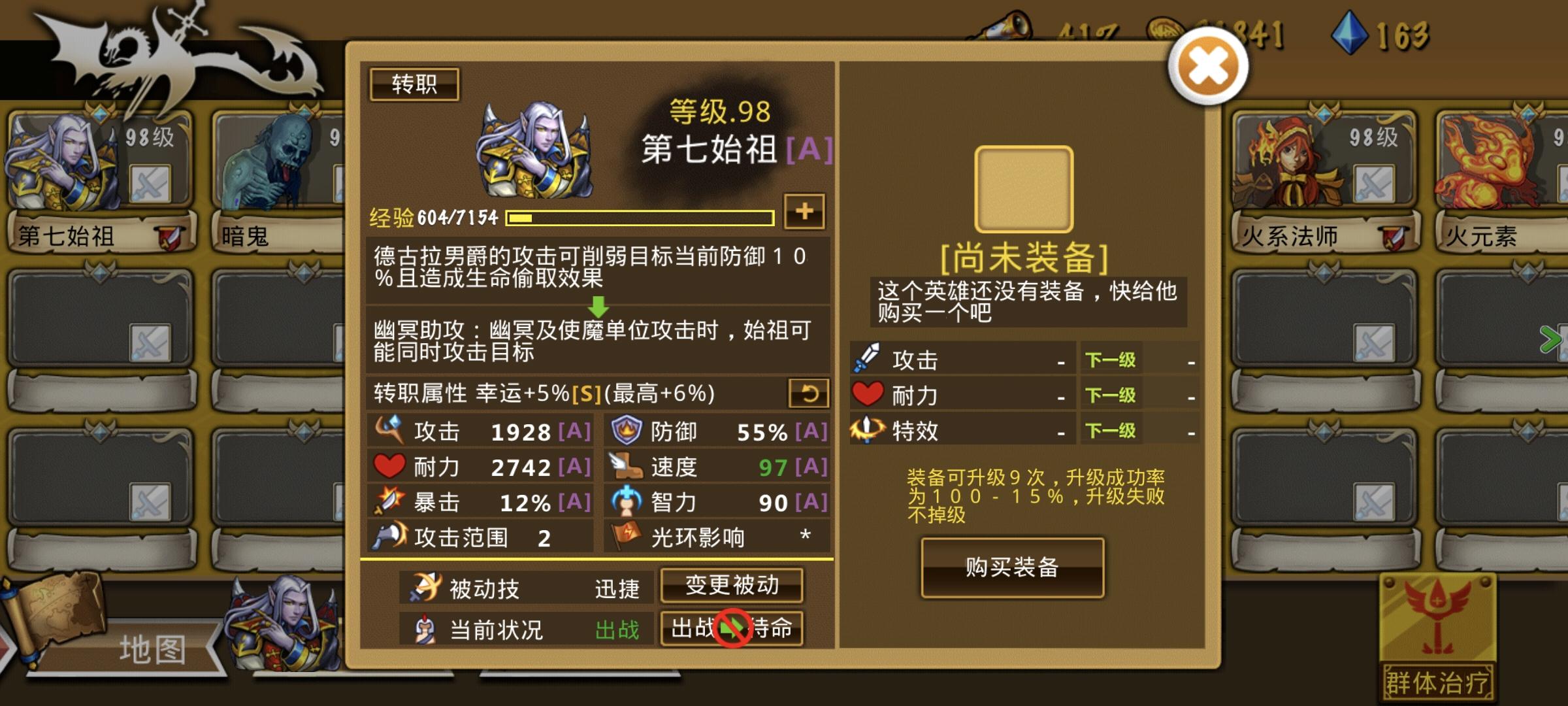1568x706 pixels.
Task: Upgrade 攻击 via its 下一级 button
Action: coord(1110,360)
